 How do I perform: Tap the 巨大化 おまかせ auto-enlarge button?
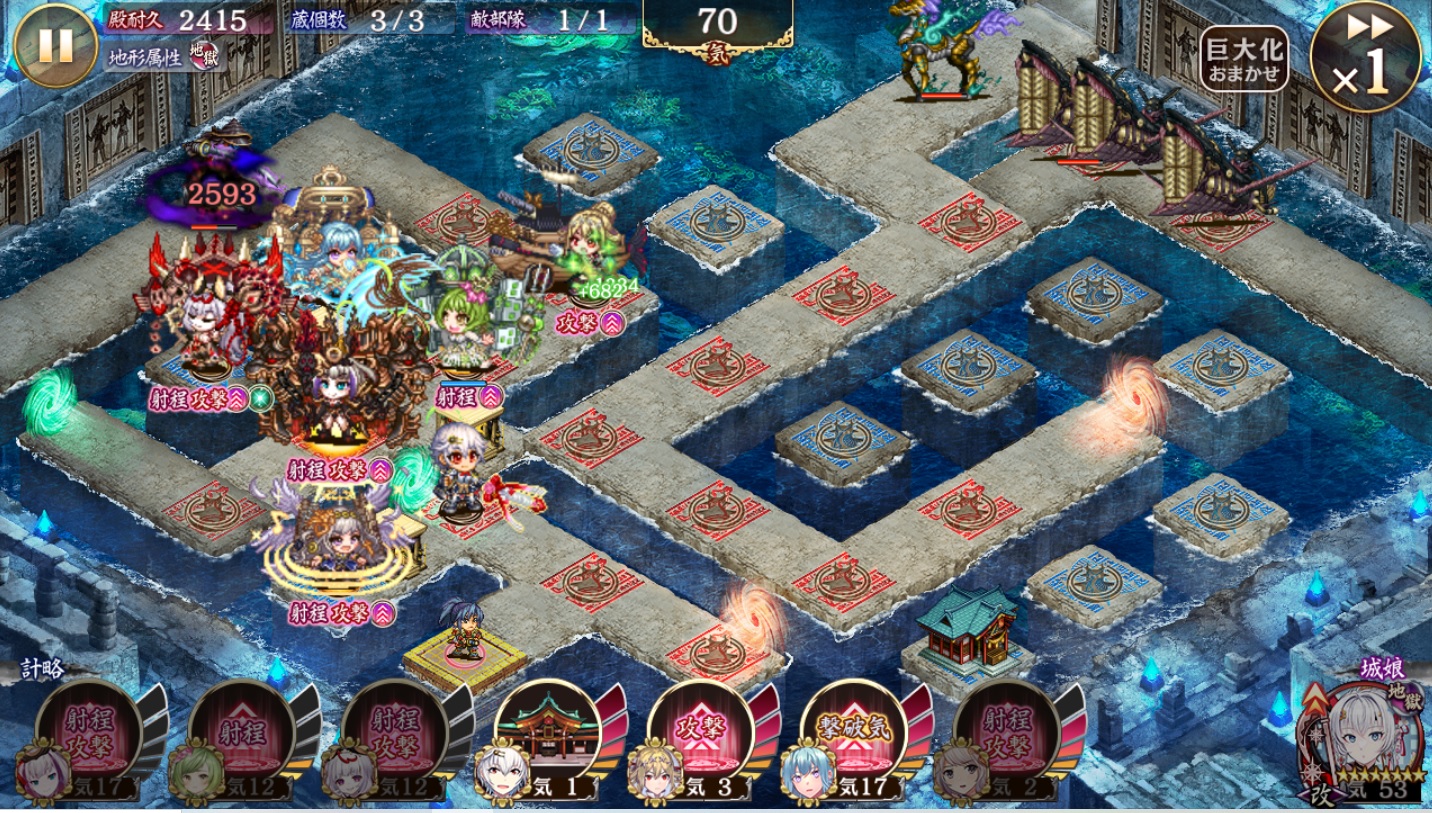click(1244, 59)
